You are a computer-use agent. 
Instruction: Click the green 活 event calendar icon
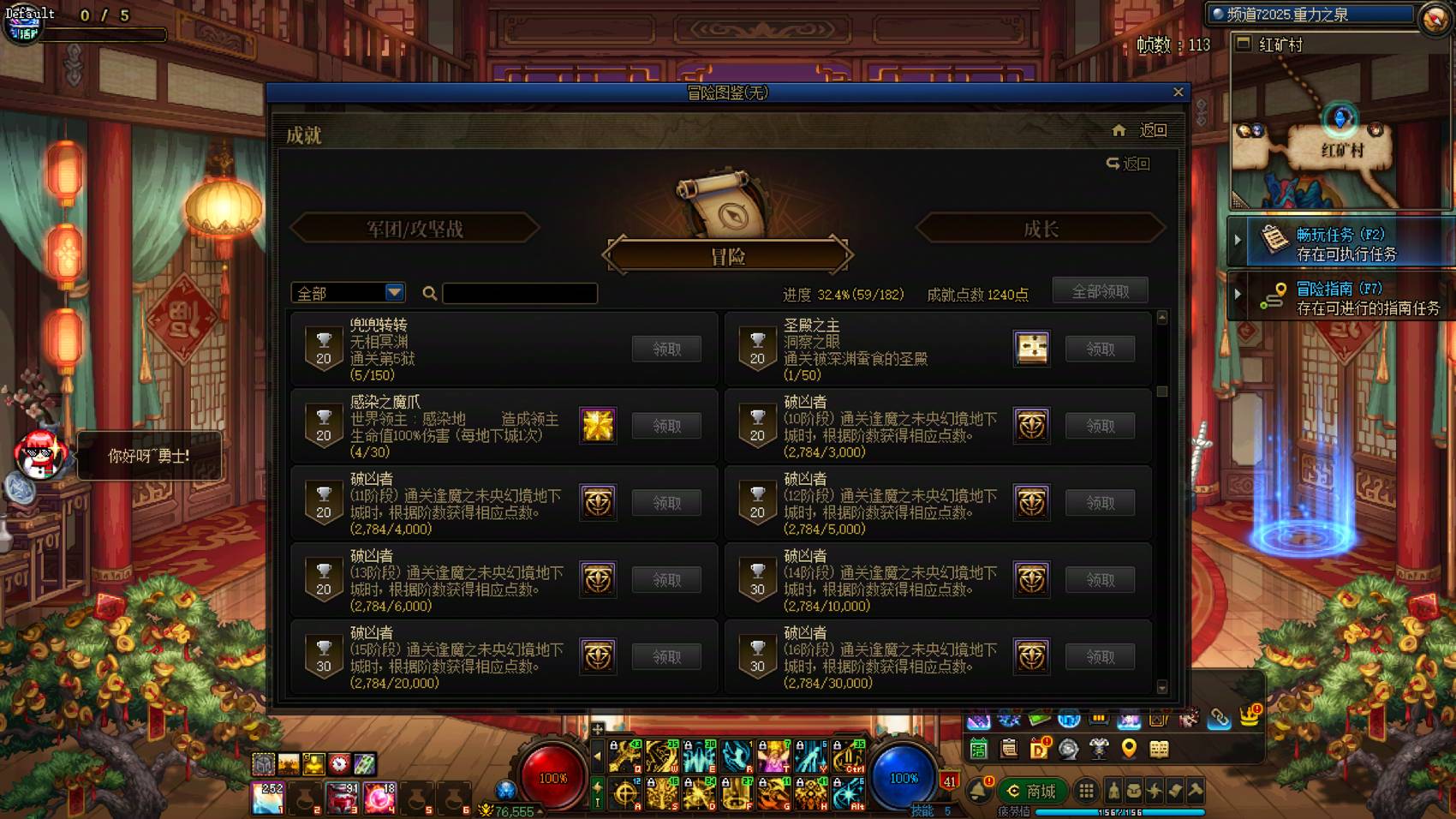tap(978, 749)
